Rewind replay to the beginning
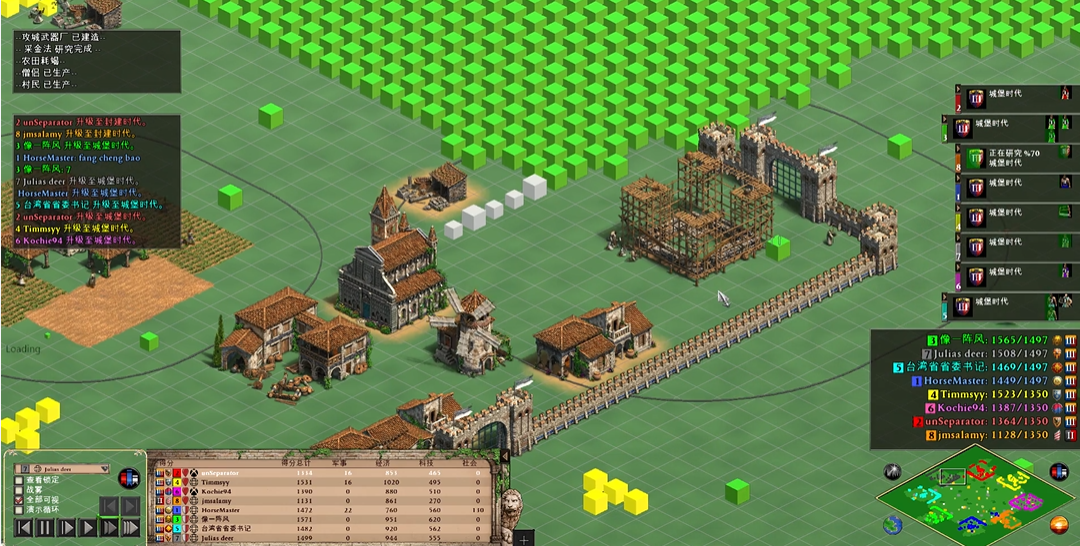Screen dimensions: 1080x546 coord(22,527)
